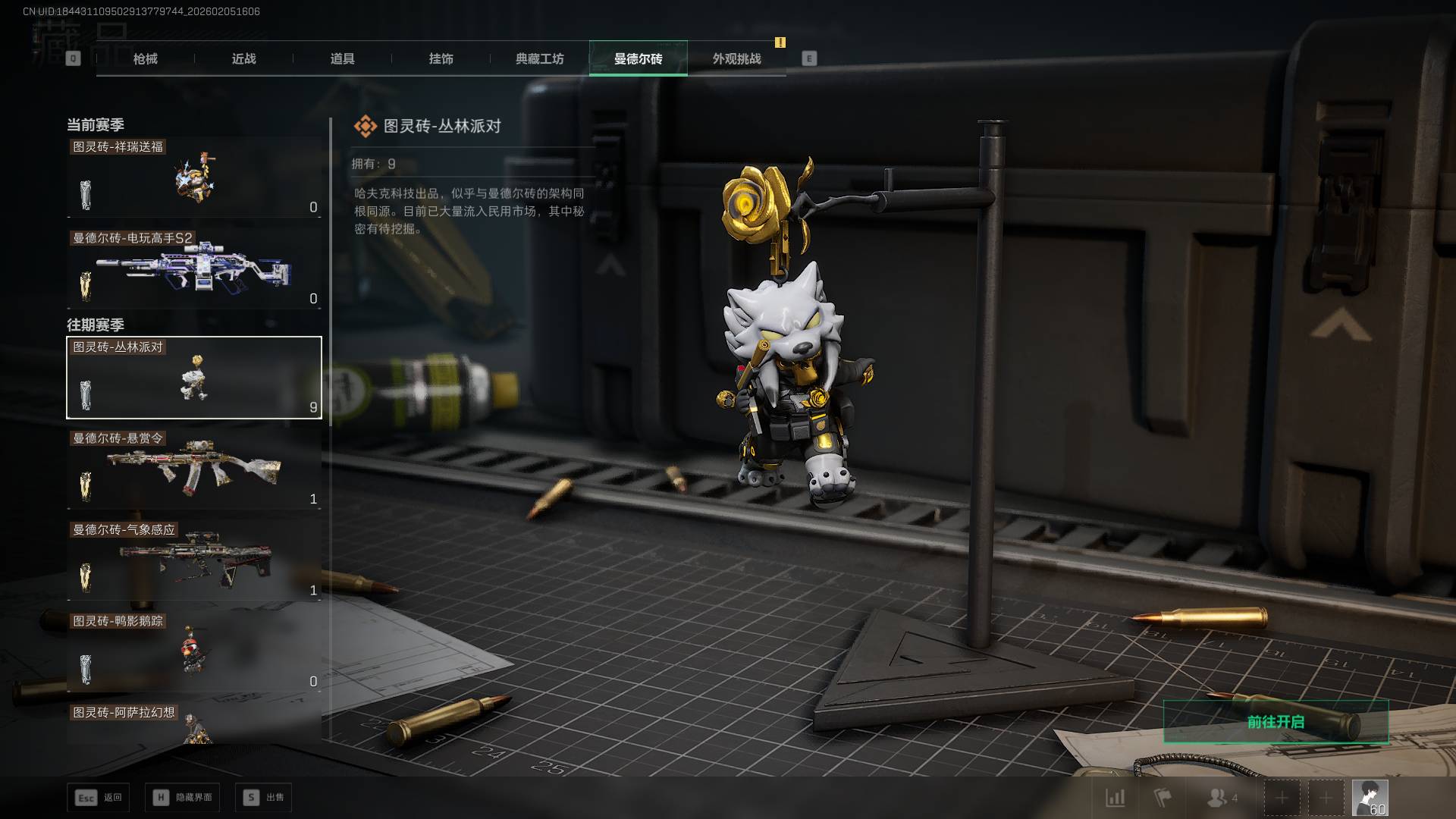Open the 外观挑战 tab
The image size is (1456, 819).
[x=736, y=58]
